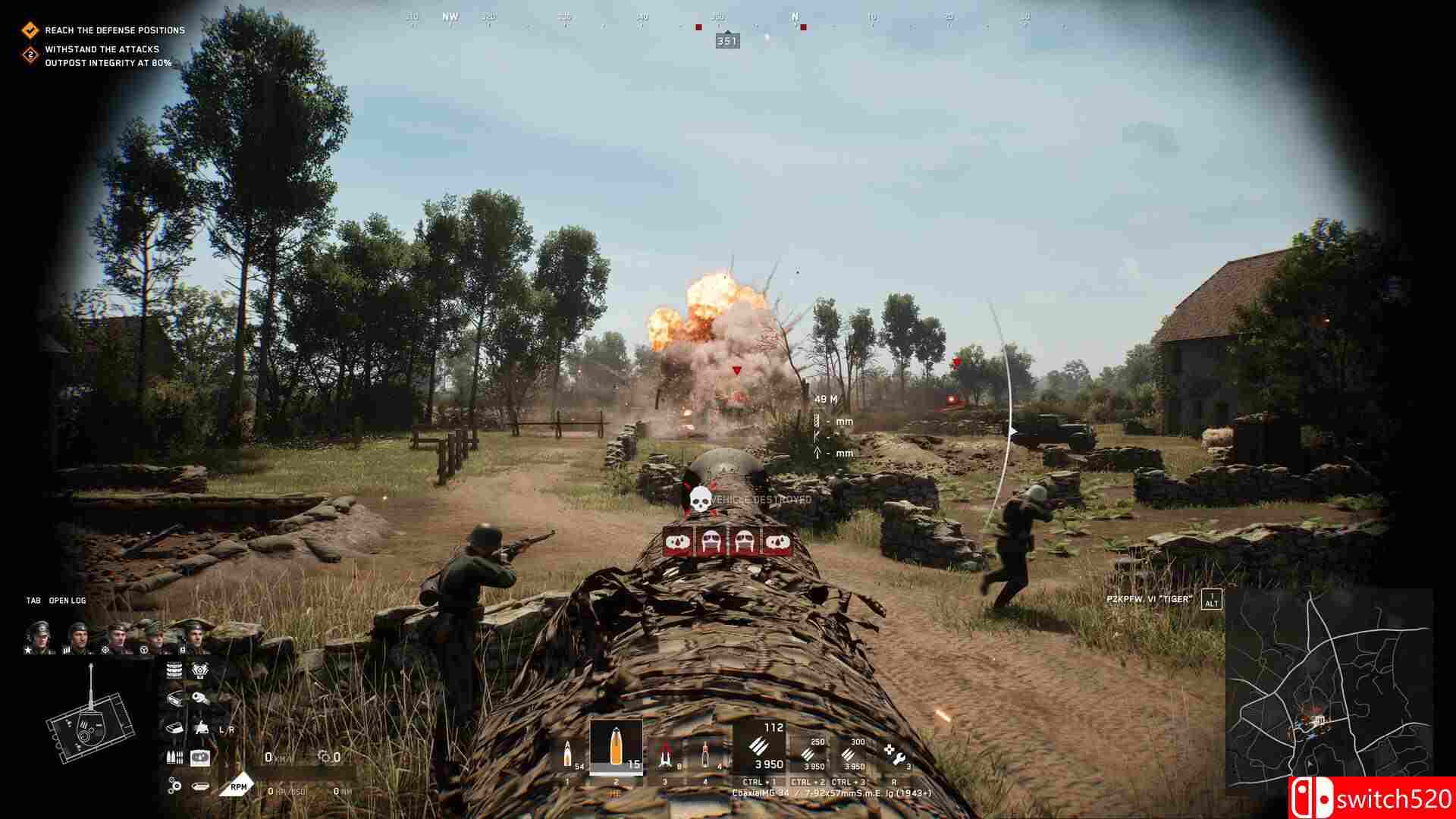
Task: Select objective REACH THE DEFENSE POSITIONS
Action: click(x=114, y=30)
